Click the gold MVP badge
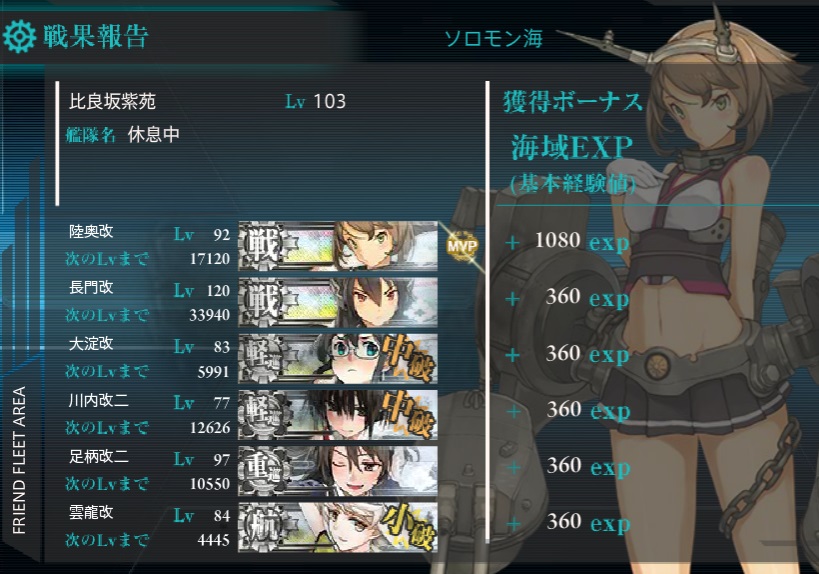The image size is (819, 574). point(462,245)
